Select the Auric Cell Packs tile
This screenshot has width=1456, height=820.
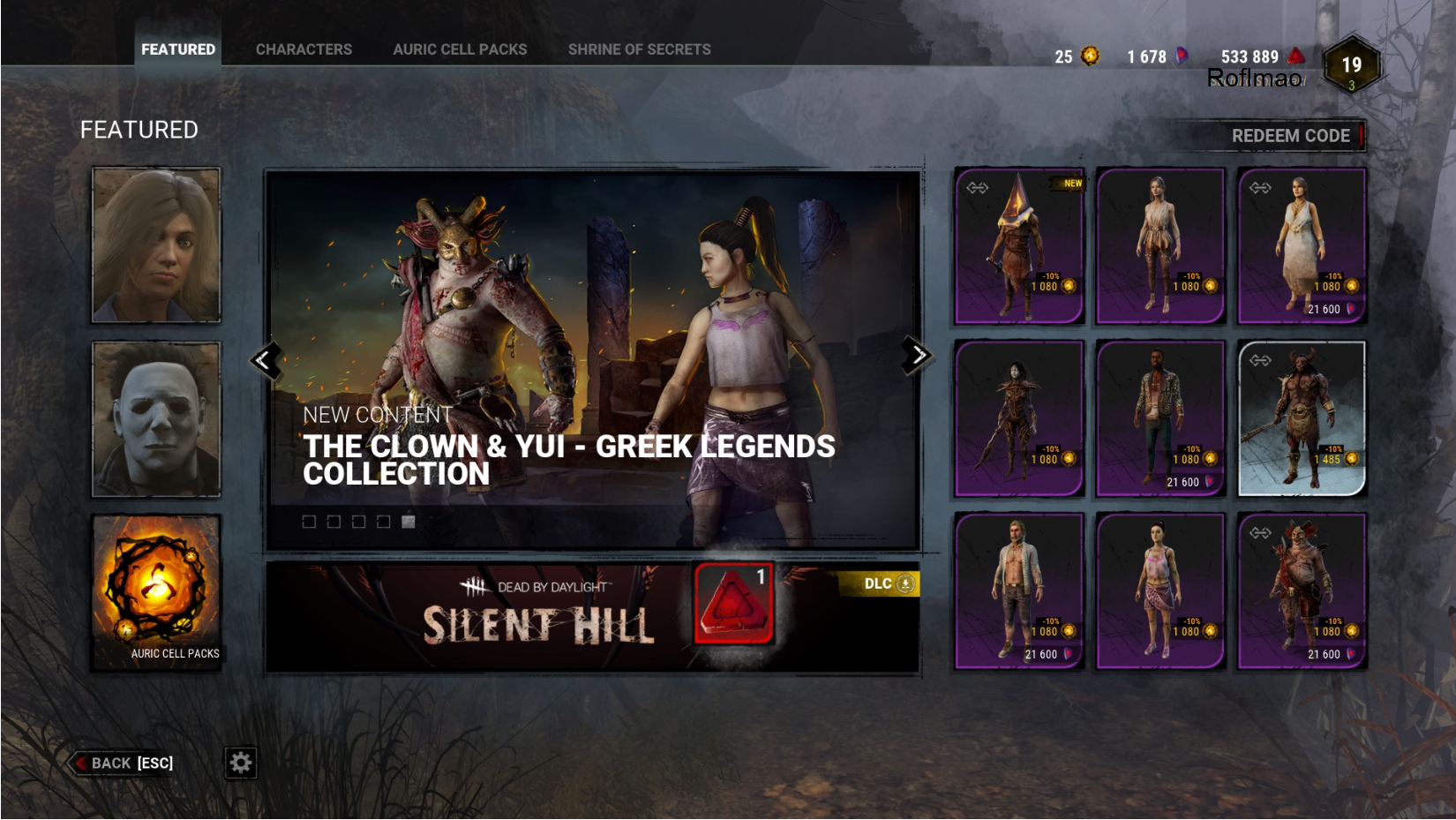[x=156, y=592]
